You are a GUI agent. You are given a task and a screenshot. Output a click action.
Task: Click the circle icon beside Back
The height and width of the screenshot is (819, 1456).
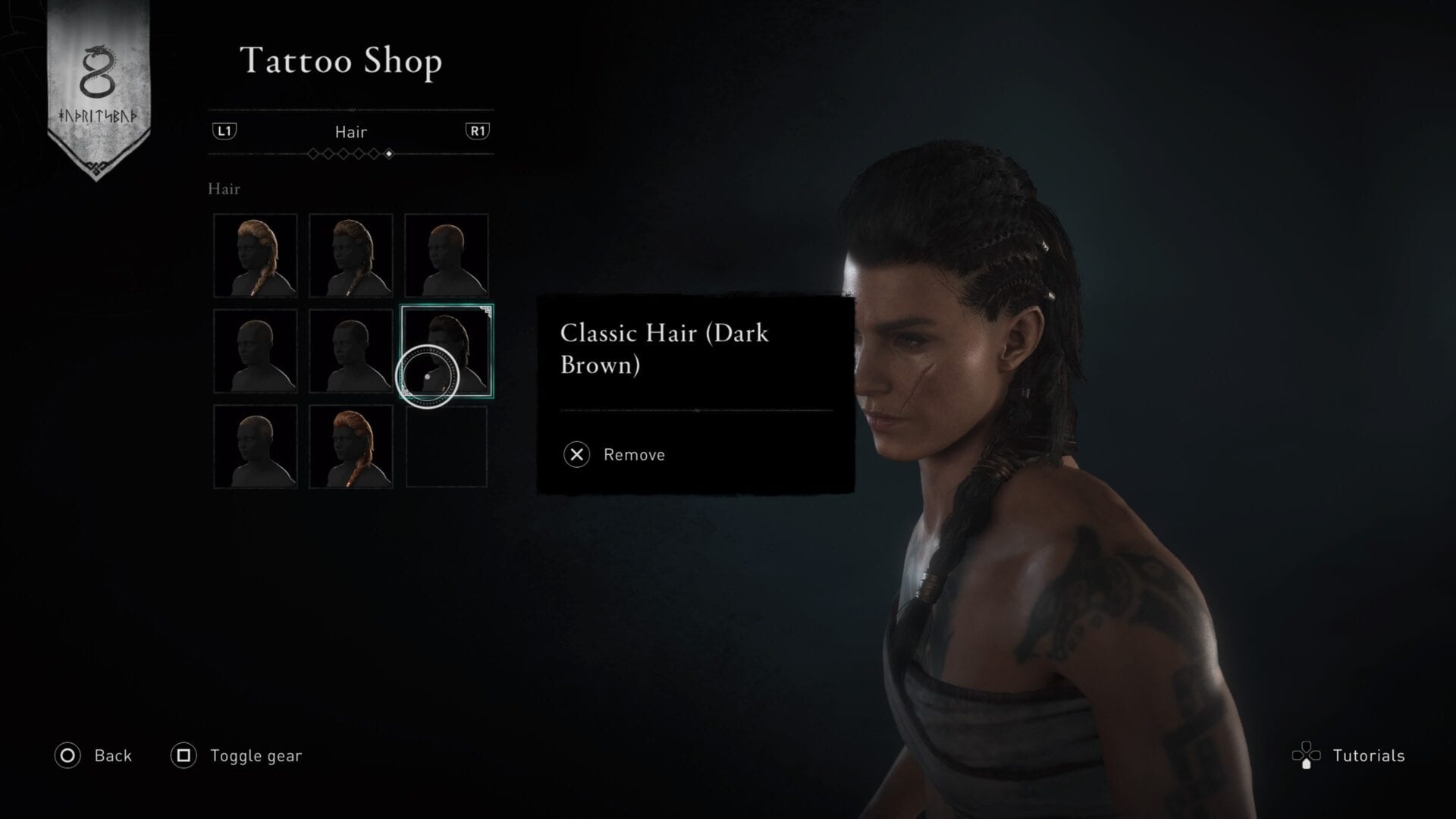click(x=67, y=755)
